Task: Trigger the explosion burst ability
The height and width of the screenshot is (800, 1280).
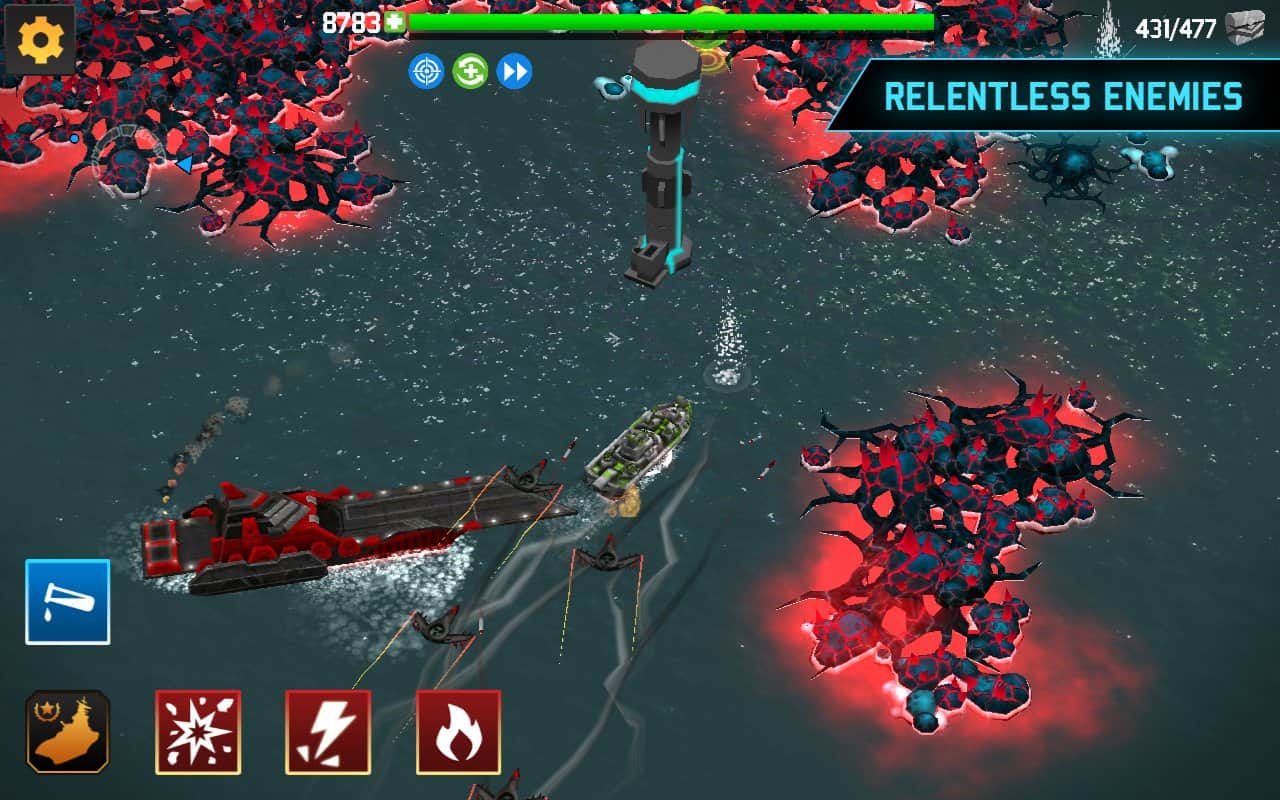Action: [198, 732]
